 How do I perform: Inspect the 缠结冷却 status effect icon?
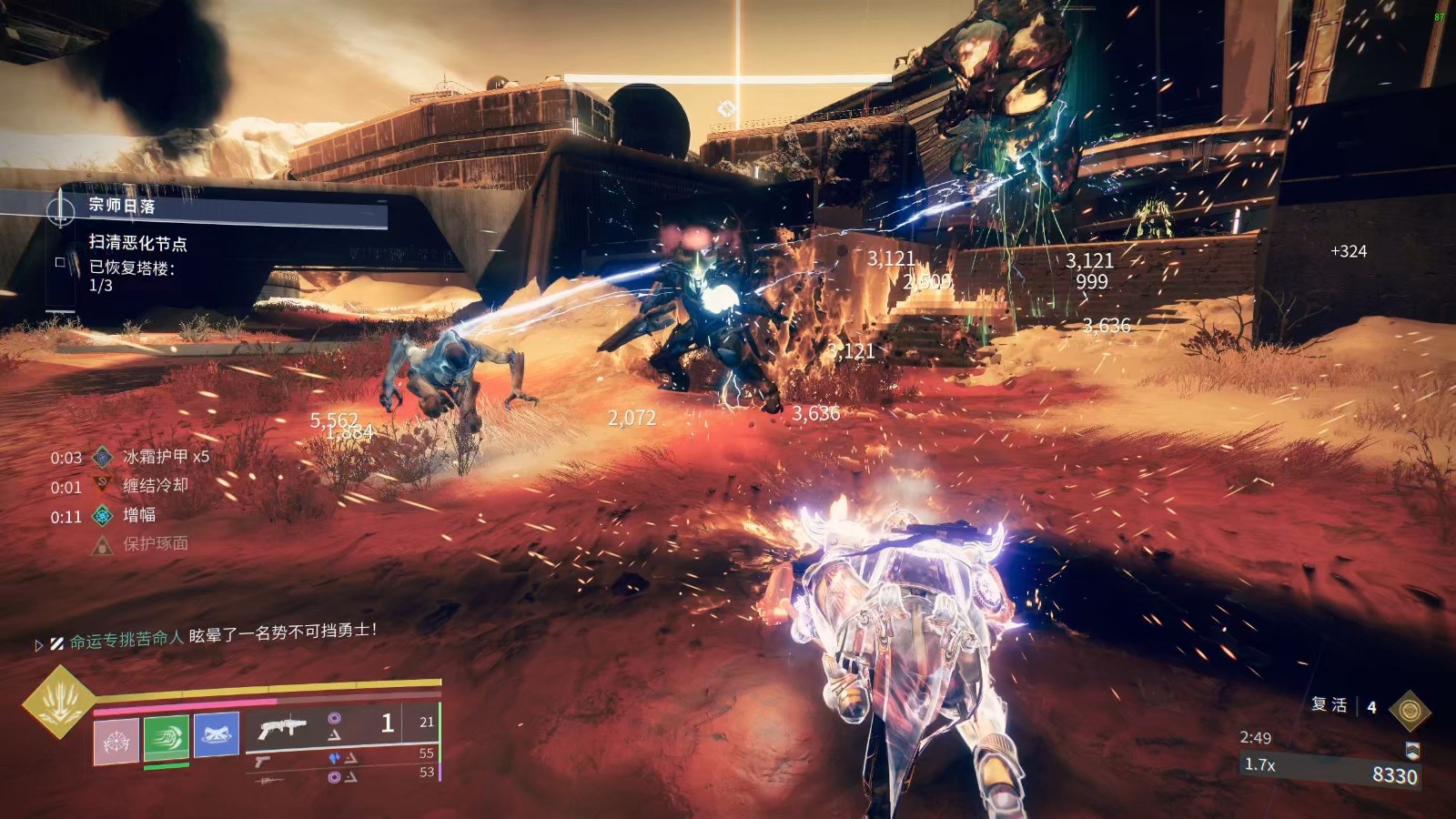coord(104,486)
